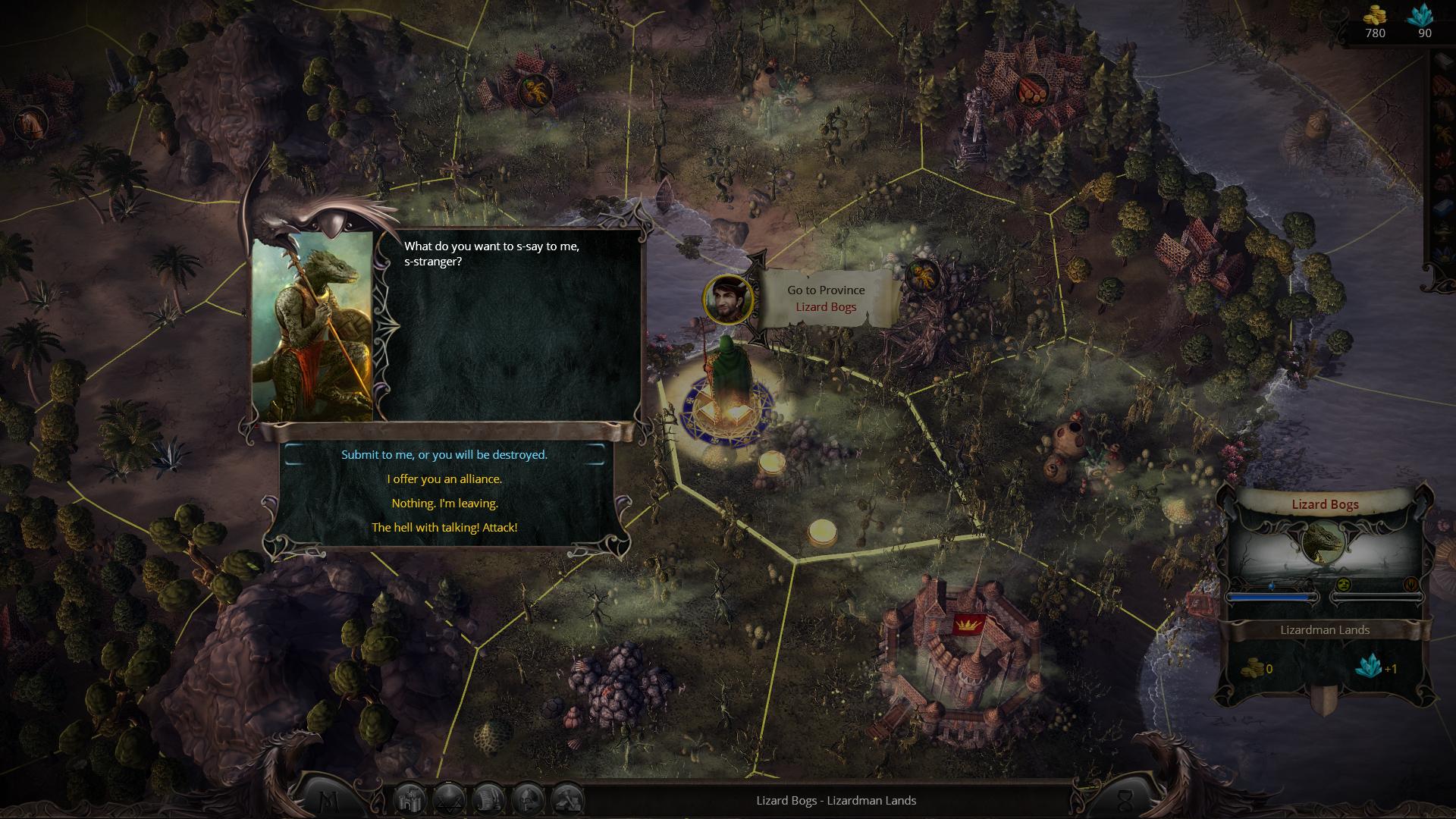Open the main menu M button
This screenshot has height=819, width=1456.
click(331, 801)
